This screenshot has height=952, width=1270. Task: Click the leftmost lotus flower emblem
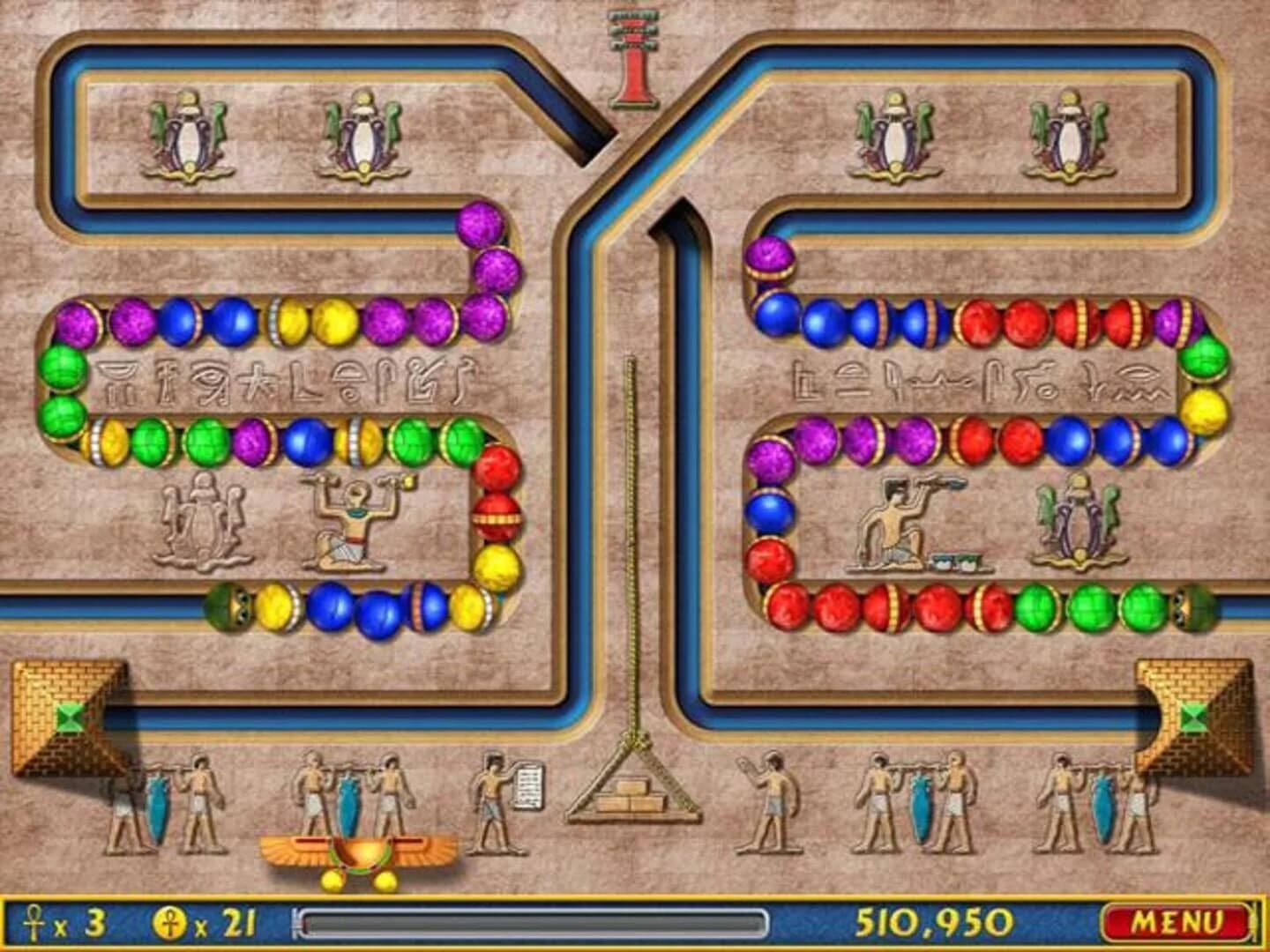coord(188,132)
